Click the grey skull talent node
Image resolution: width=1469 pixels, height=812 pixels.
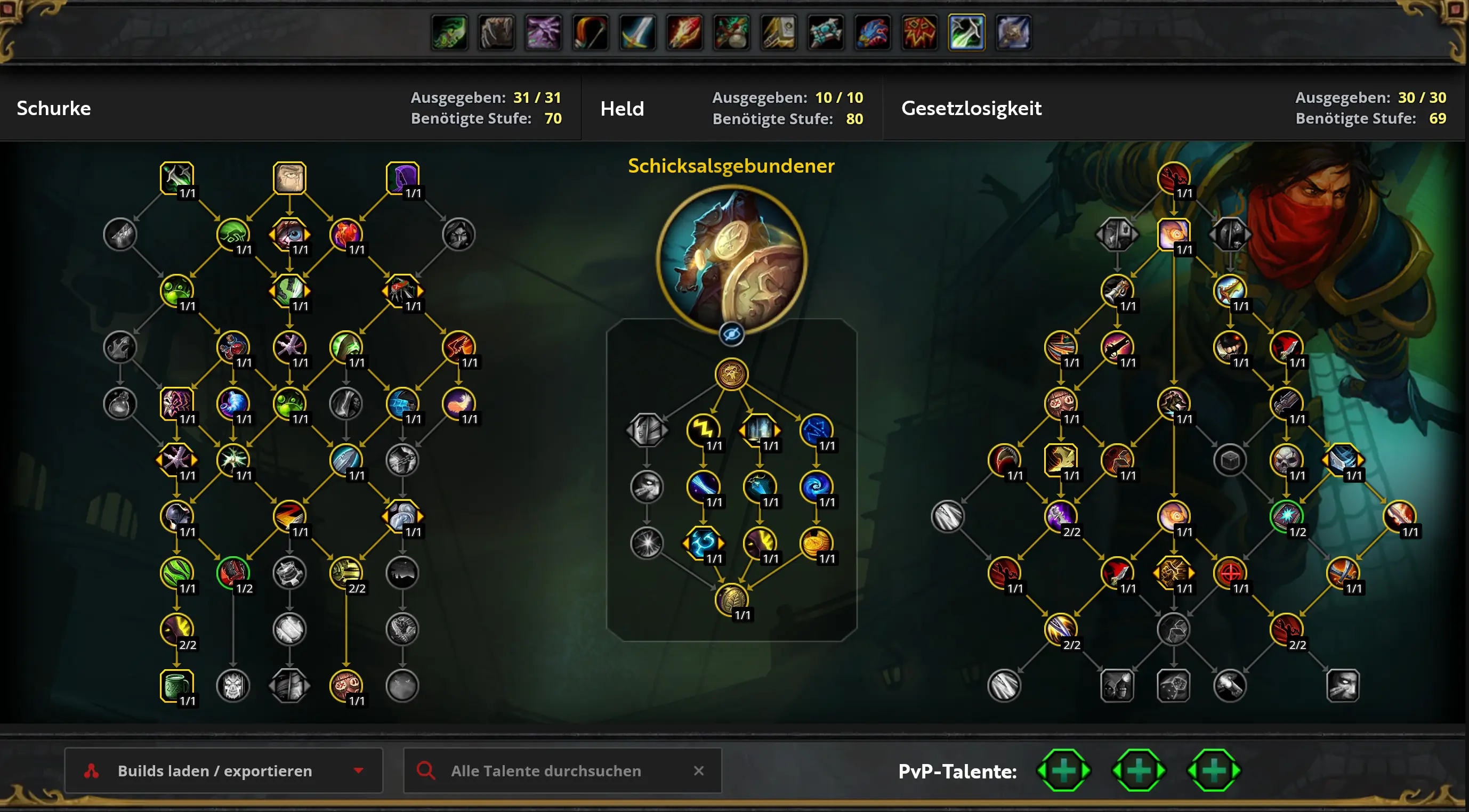pyautogui.click(x=233, y=685)
